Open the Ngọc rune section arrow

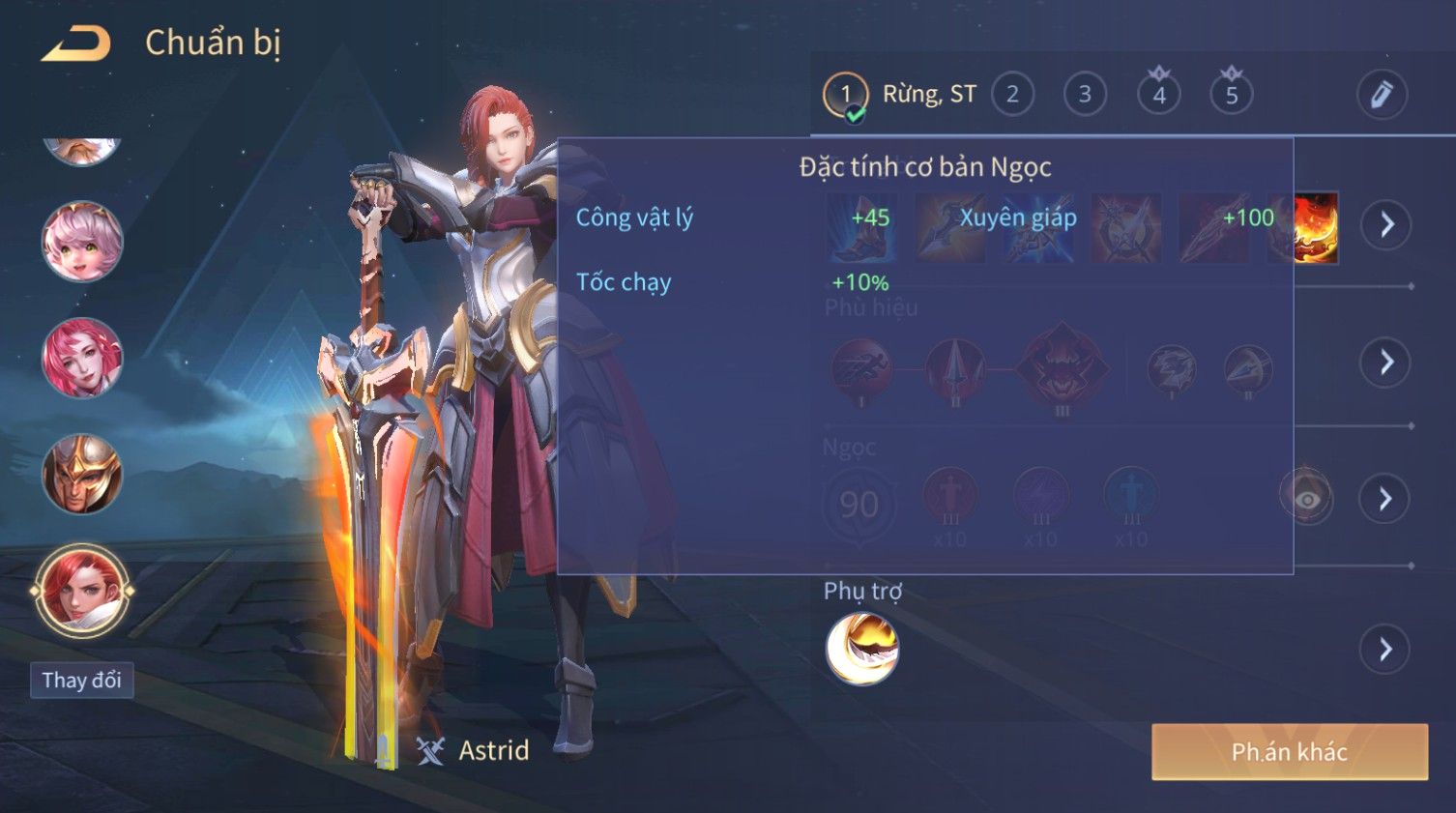click(1386, 499)
